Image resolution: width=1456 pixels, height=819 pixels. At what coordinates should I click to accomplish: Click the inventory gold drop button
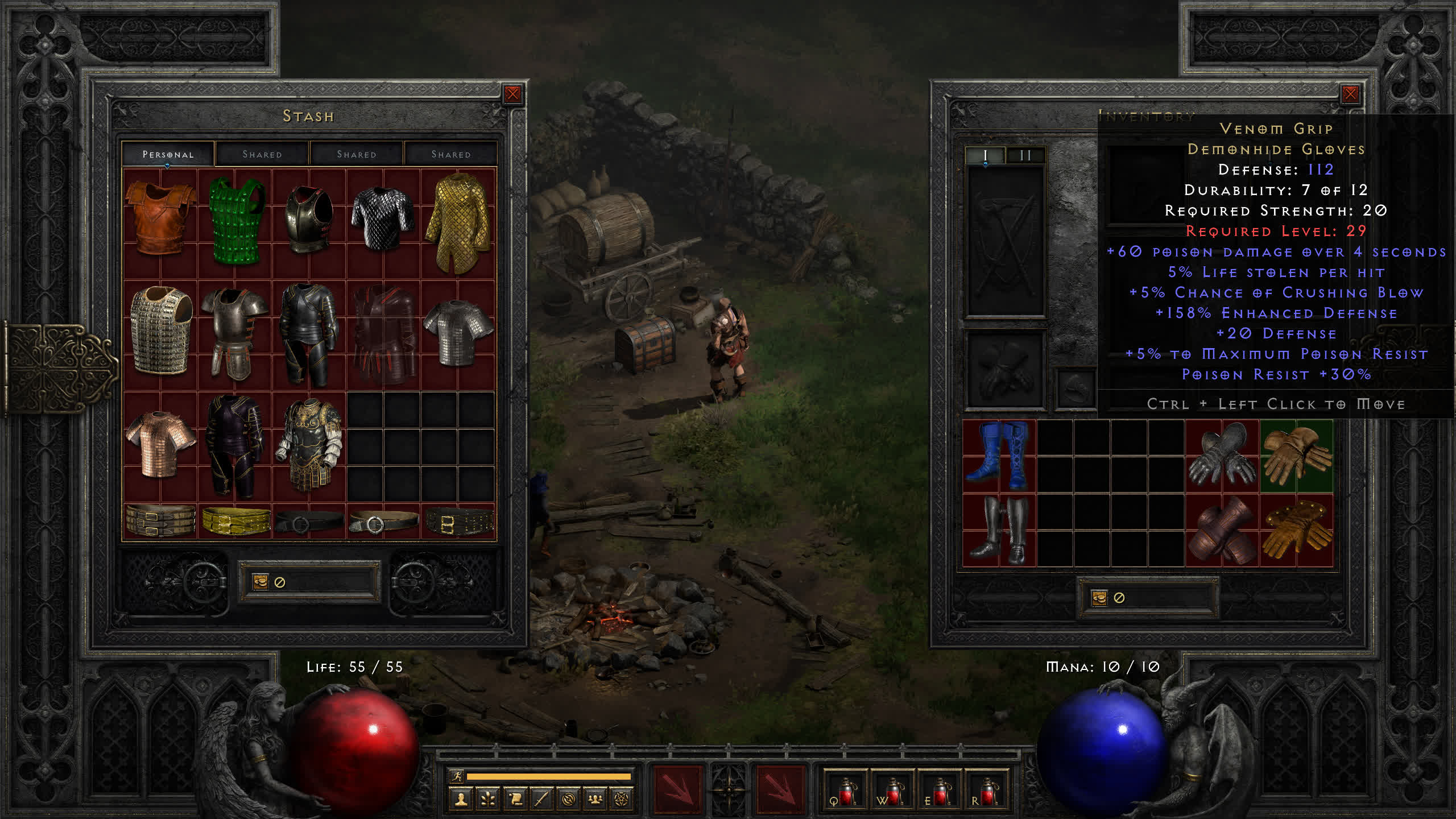pyautogui.click(x=1099, y=598)
